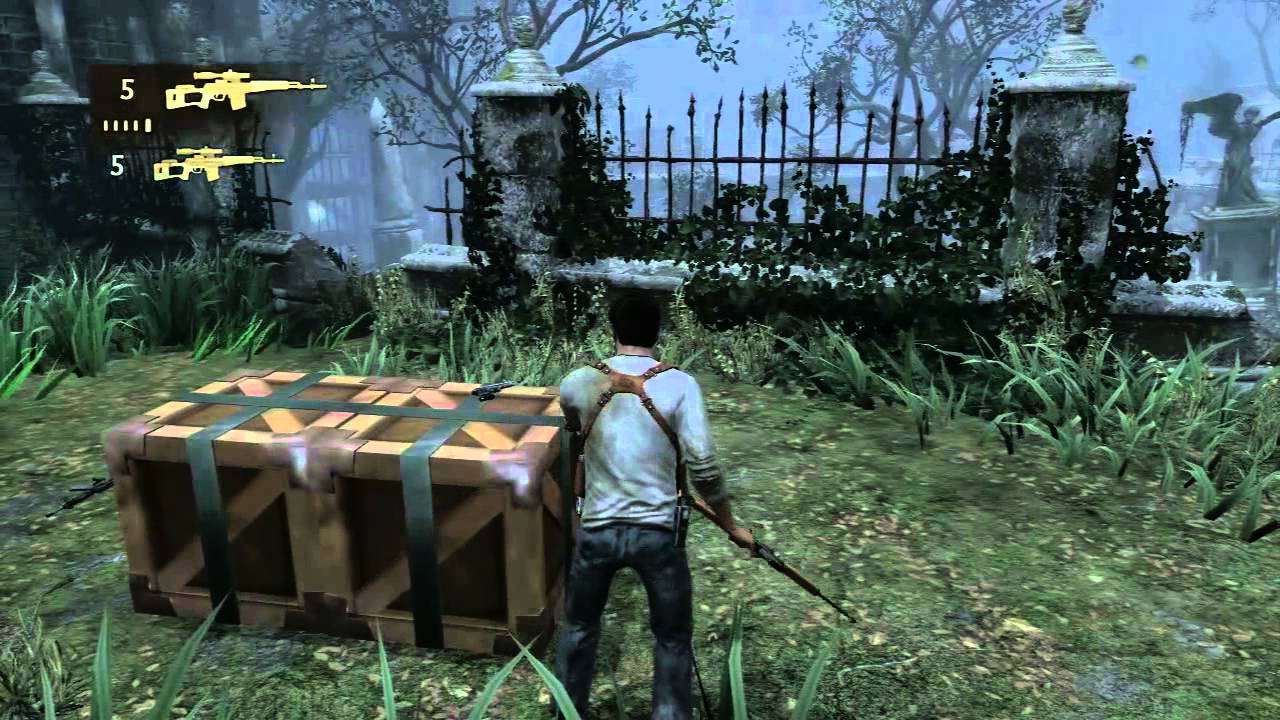1280x720 pixels.
Task: Click the last ammo pip indicator
Action: [146, 123]
